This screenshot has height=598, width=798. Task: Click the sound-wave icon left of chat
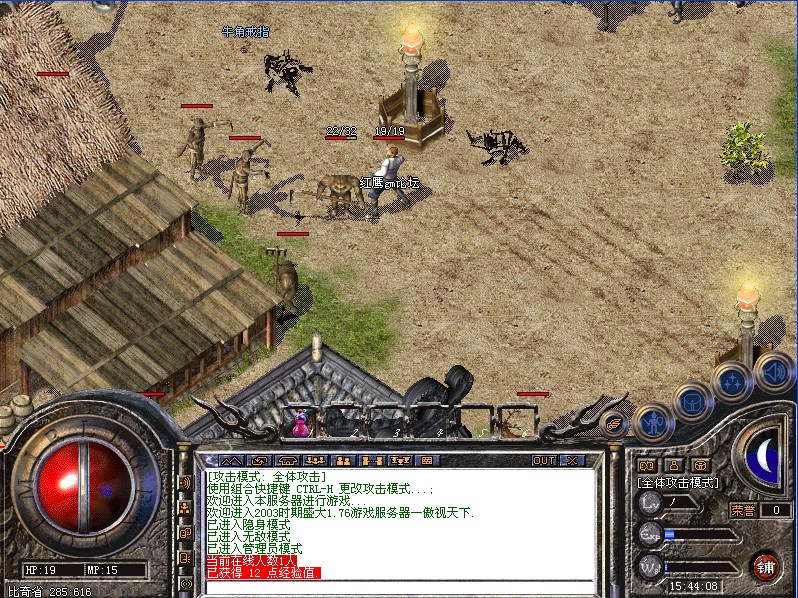click(185, 483)
